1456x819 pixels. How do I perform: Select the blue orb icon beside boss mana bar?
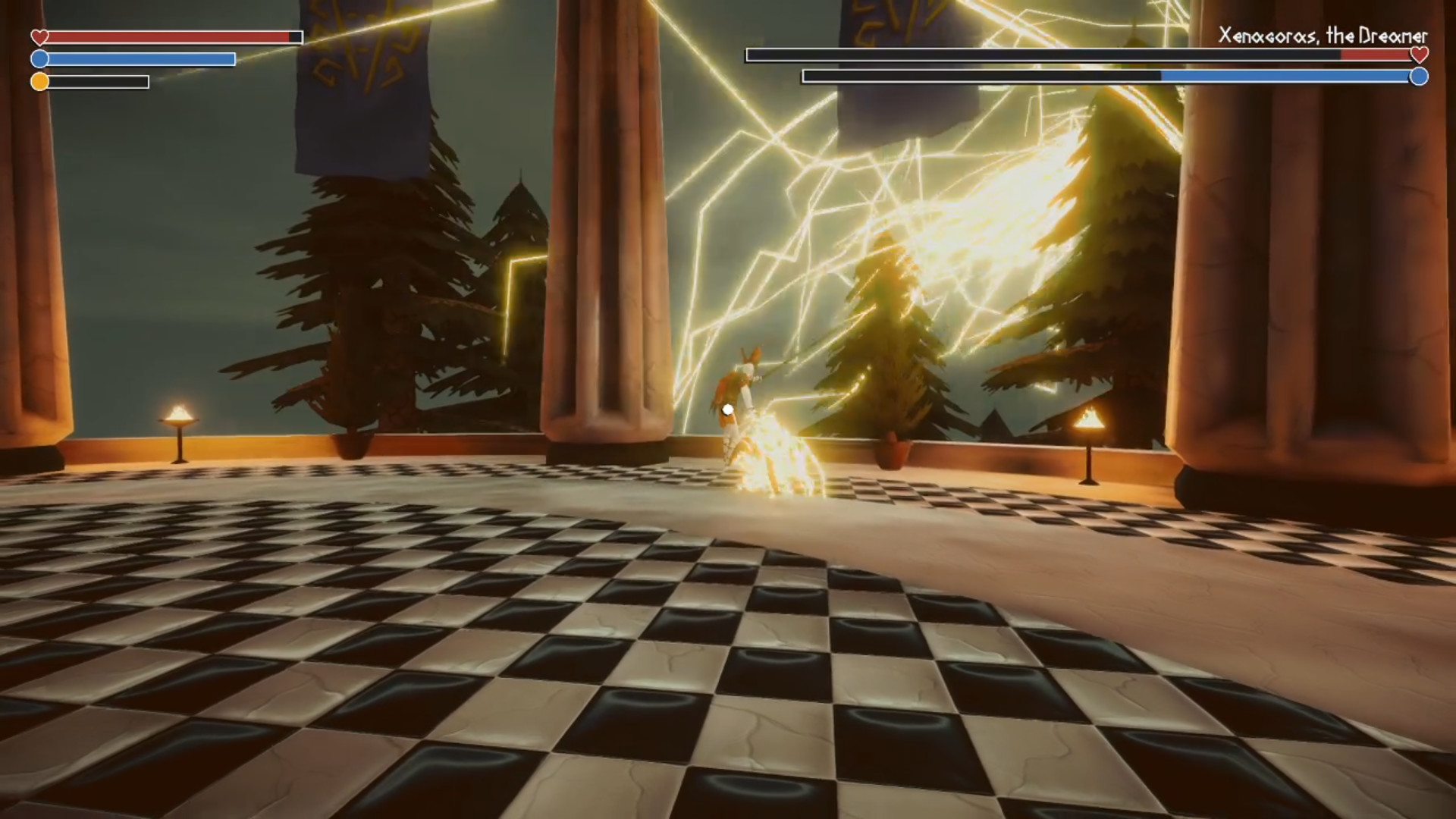point(1418,76)
